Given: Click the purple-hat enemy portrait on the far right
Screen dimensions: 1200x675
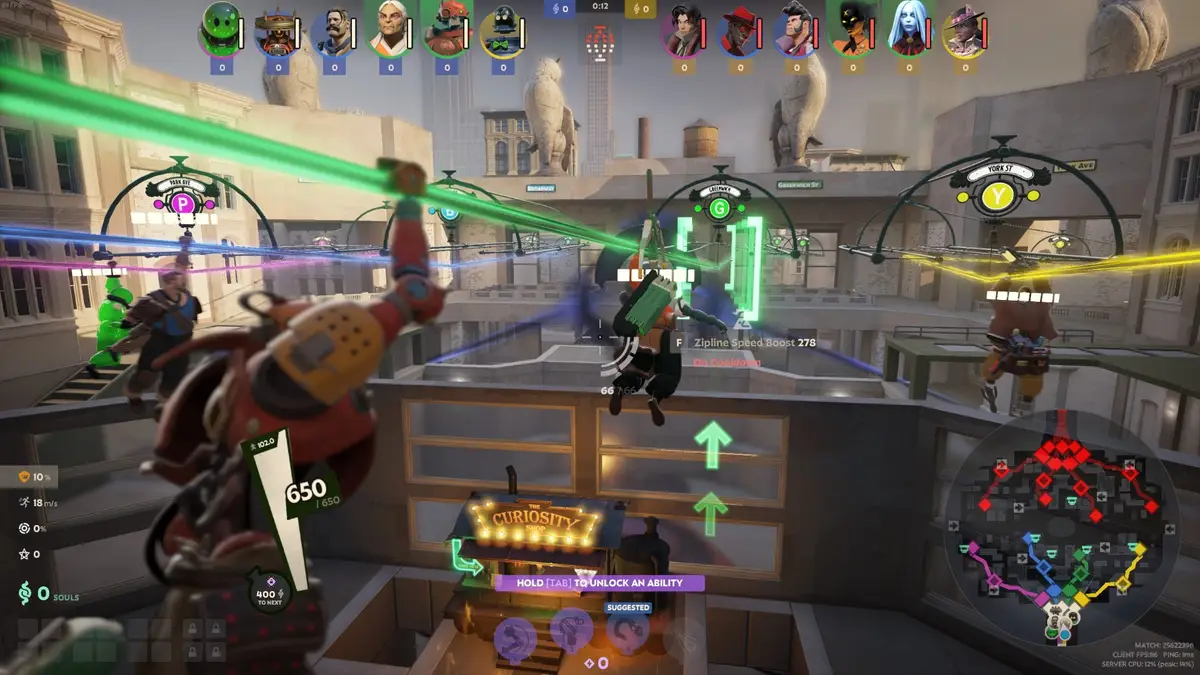Looking at the screenshot, I should coord(965,32).
